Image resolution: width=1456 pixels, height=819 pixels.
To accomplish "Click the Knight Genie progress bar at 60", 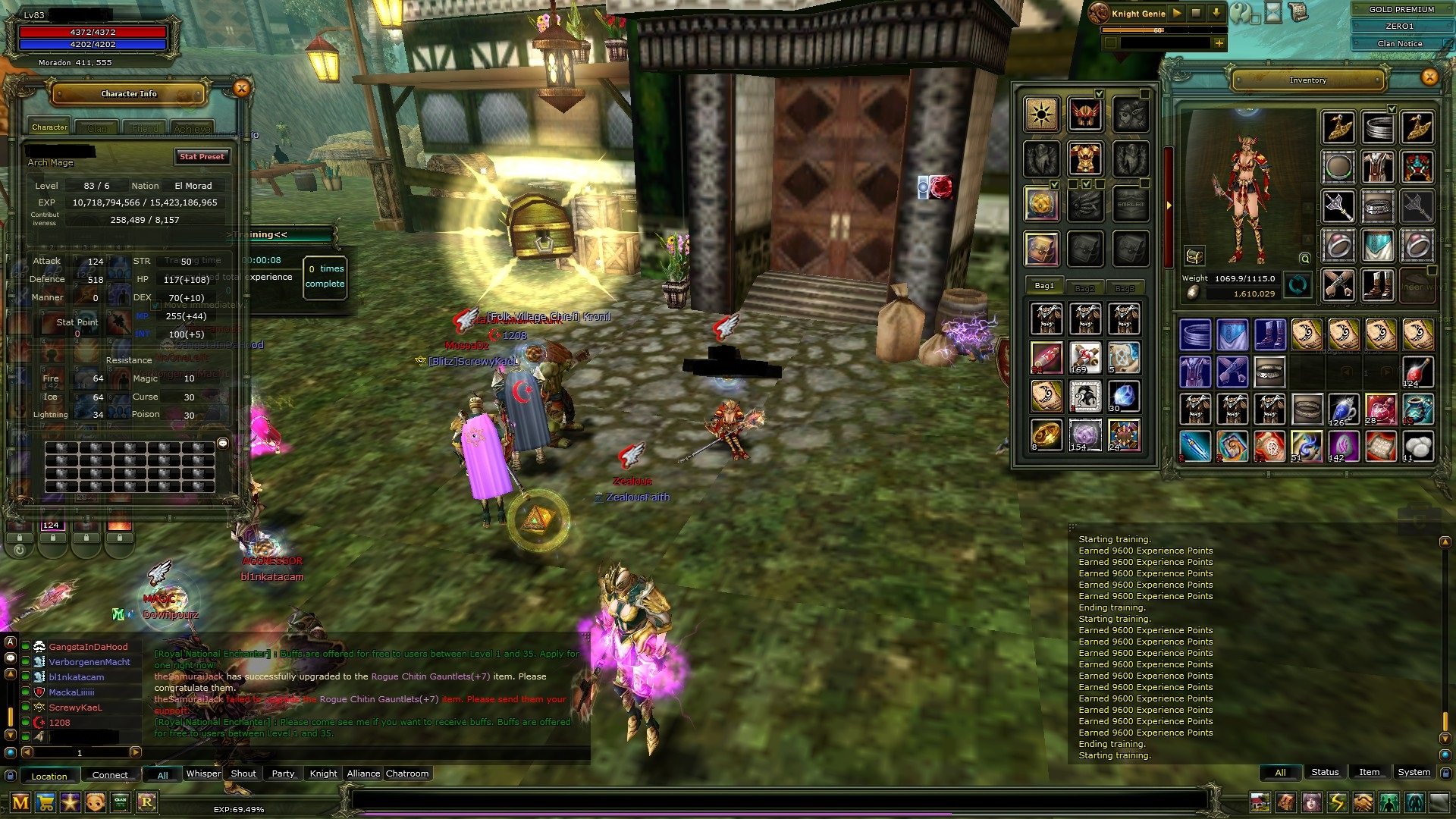I will pos(1156,30).
